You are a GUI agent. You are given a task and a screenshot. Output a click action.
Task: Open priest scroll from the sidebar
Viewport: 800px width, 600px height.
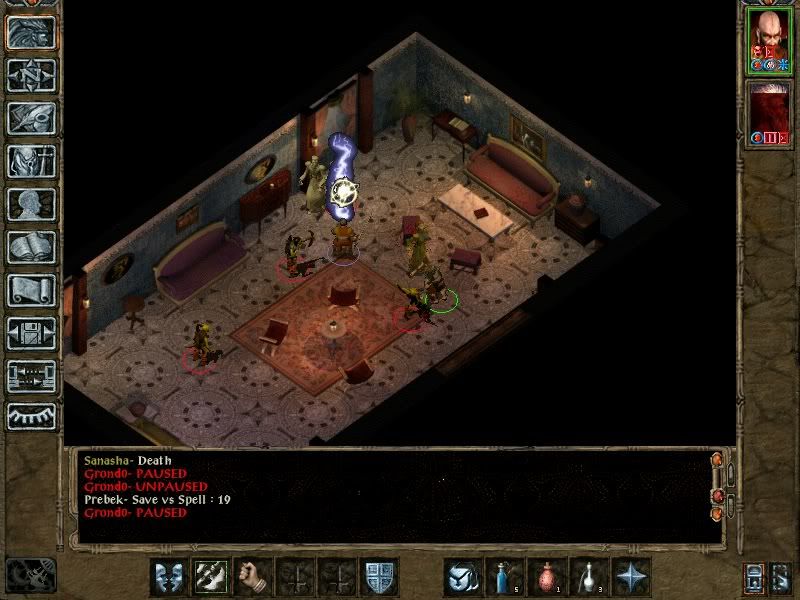tap(31, 291)
